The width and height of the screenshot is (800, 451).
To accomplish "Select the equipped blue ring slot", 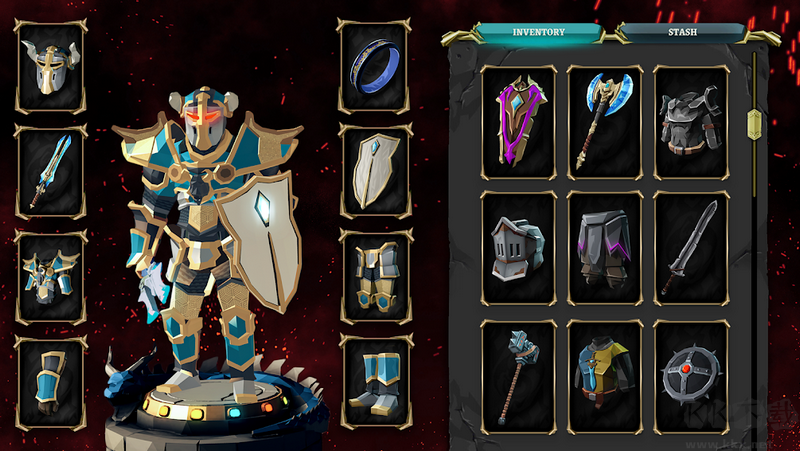I will tap(375, 67).
